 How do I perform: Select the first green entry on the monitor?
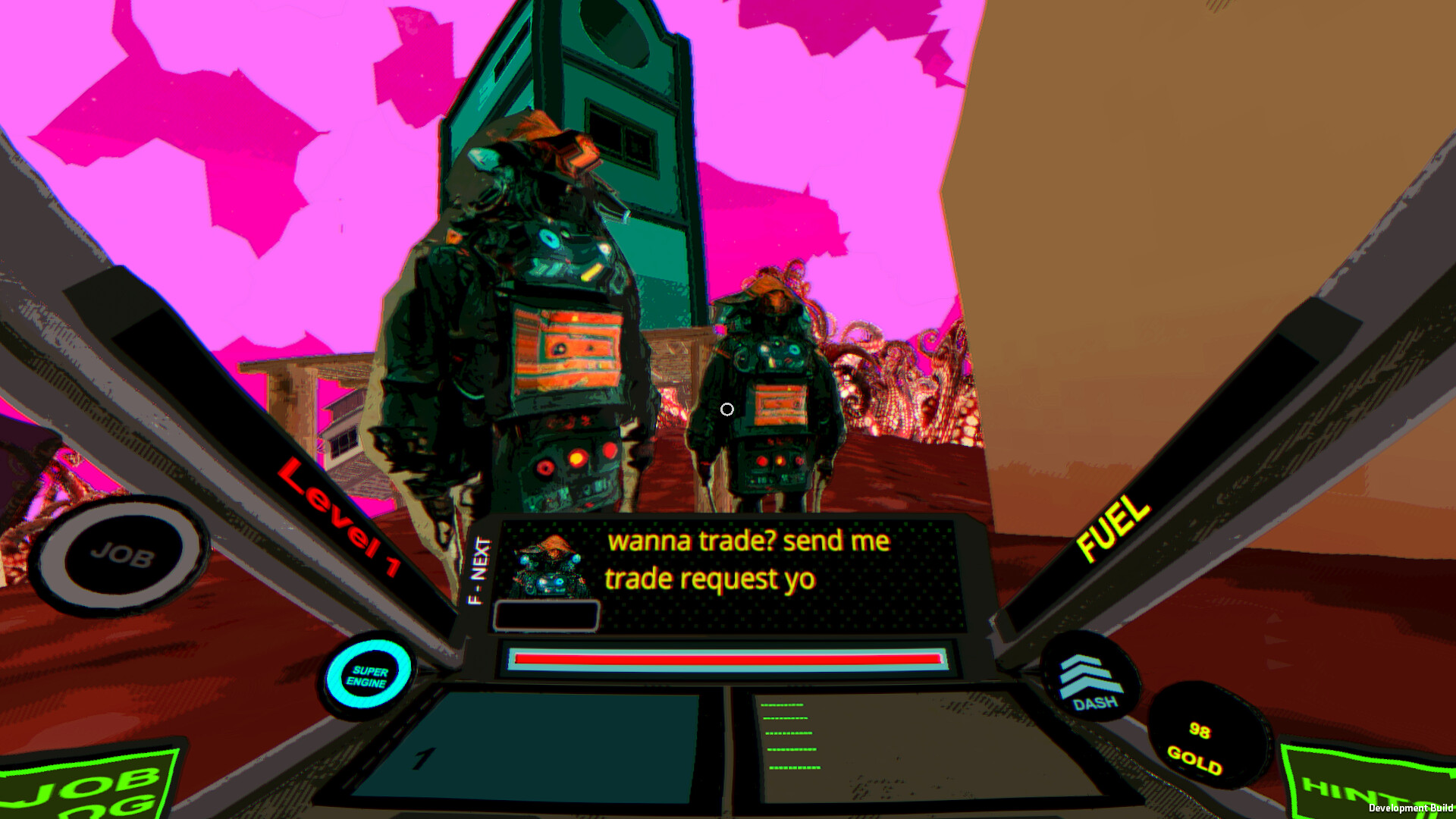pos(783,705)
